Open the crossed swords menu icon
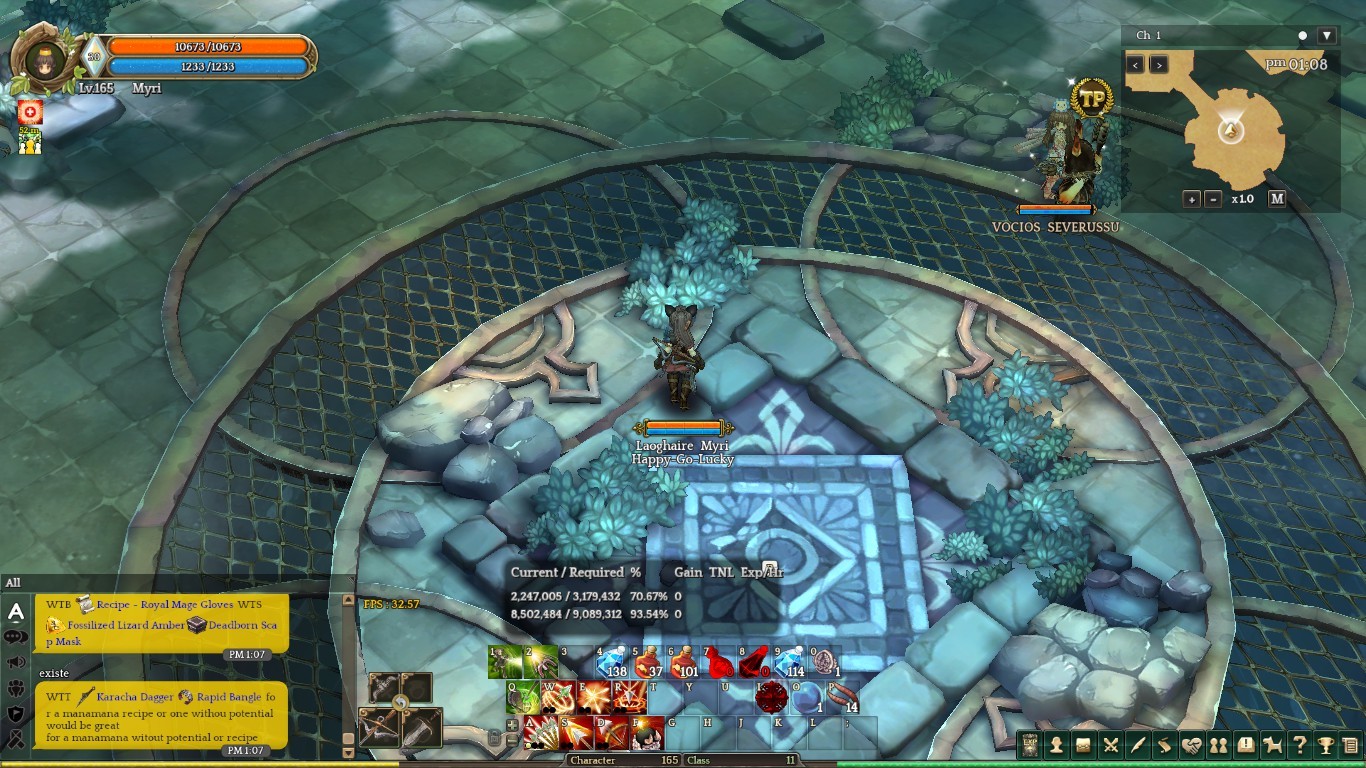The height and width of the screenshot is (768, 1366). [x=1110, y=745]
